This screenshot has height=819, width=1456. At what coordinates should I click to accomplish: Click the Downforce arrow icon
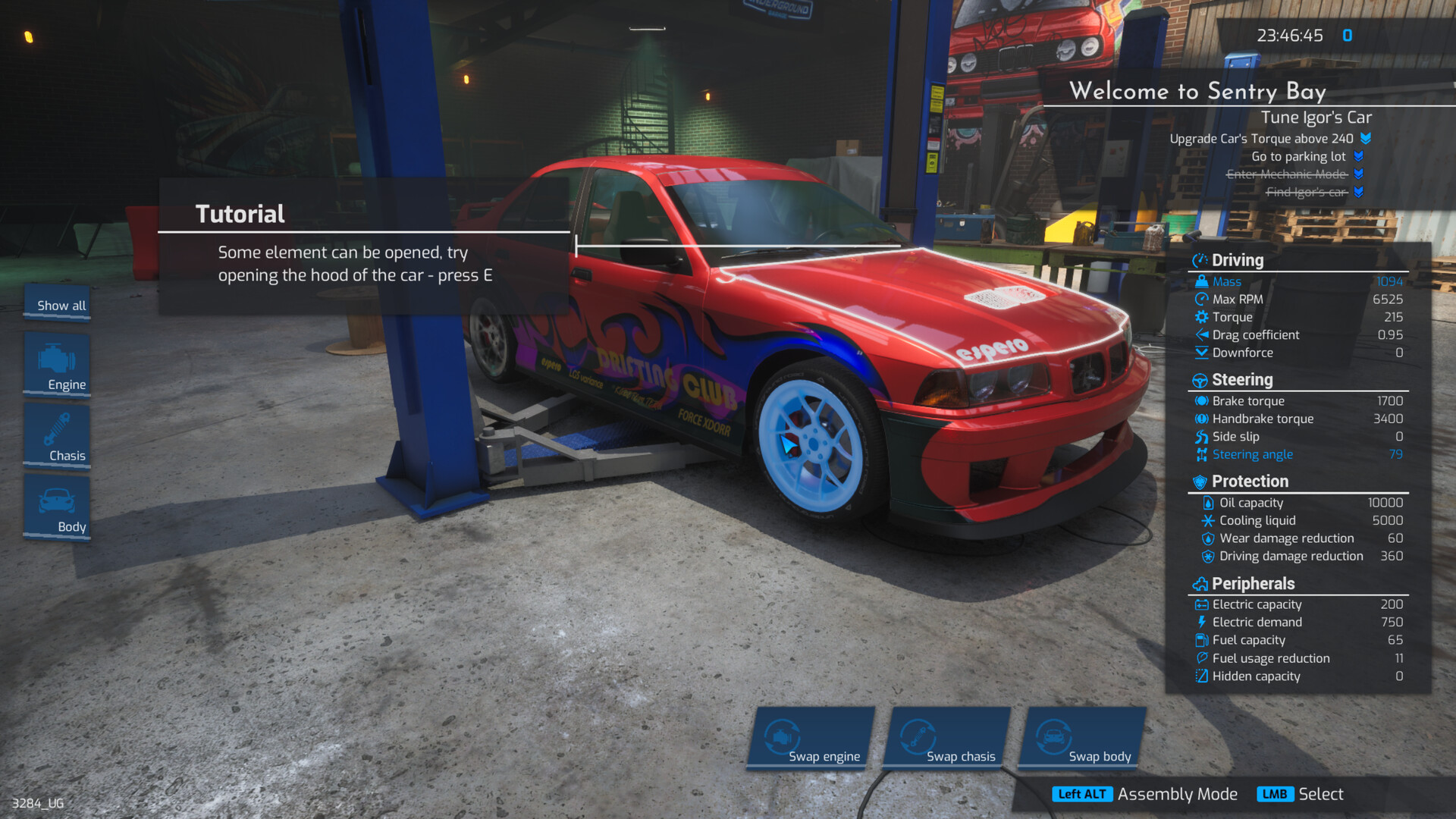[x=1203, y=353]
